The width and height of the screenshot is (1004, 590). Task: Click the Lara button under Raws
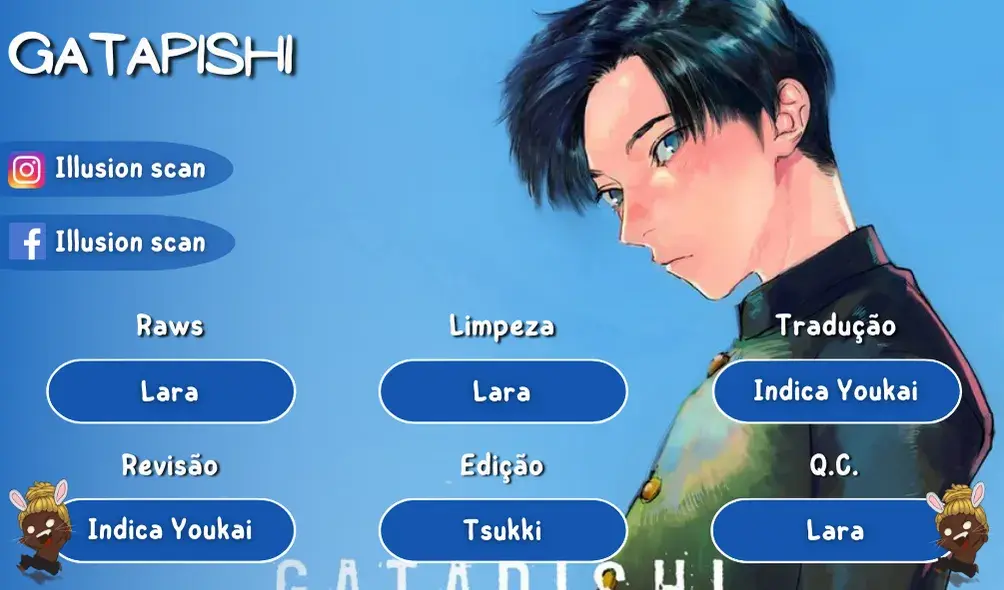click(170, 391)
